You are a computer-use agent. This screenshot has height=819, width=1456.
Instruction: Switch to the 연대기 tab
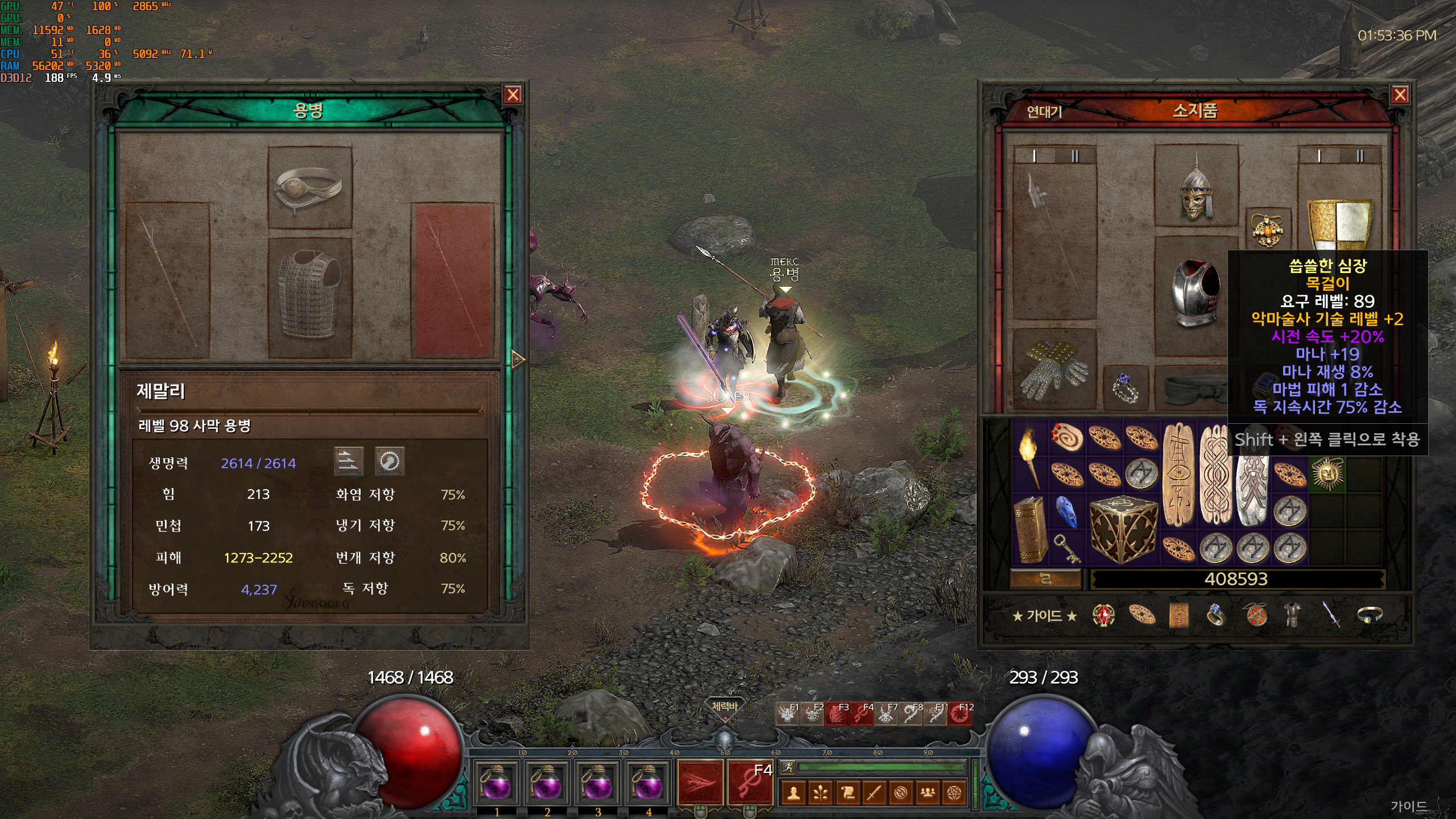tap(1044, 111)
